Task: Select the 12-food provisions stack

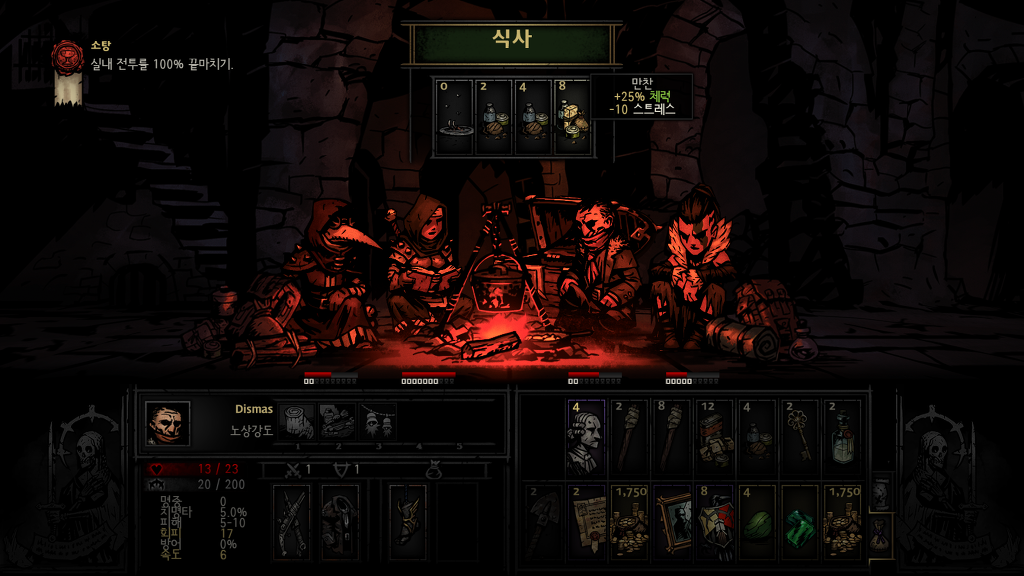Action: click(x=714, y=438)
